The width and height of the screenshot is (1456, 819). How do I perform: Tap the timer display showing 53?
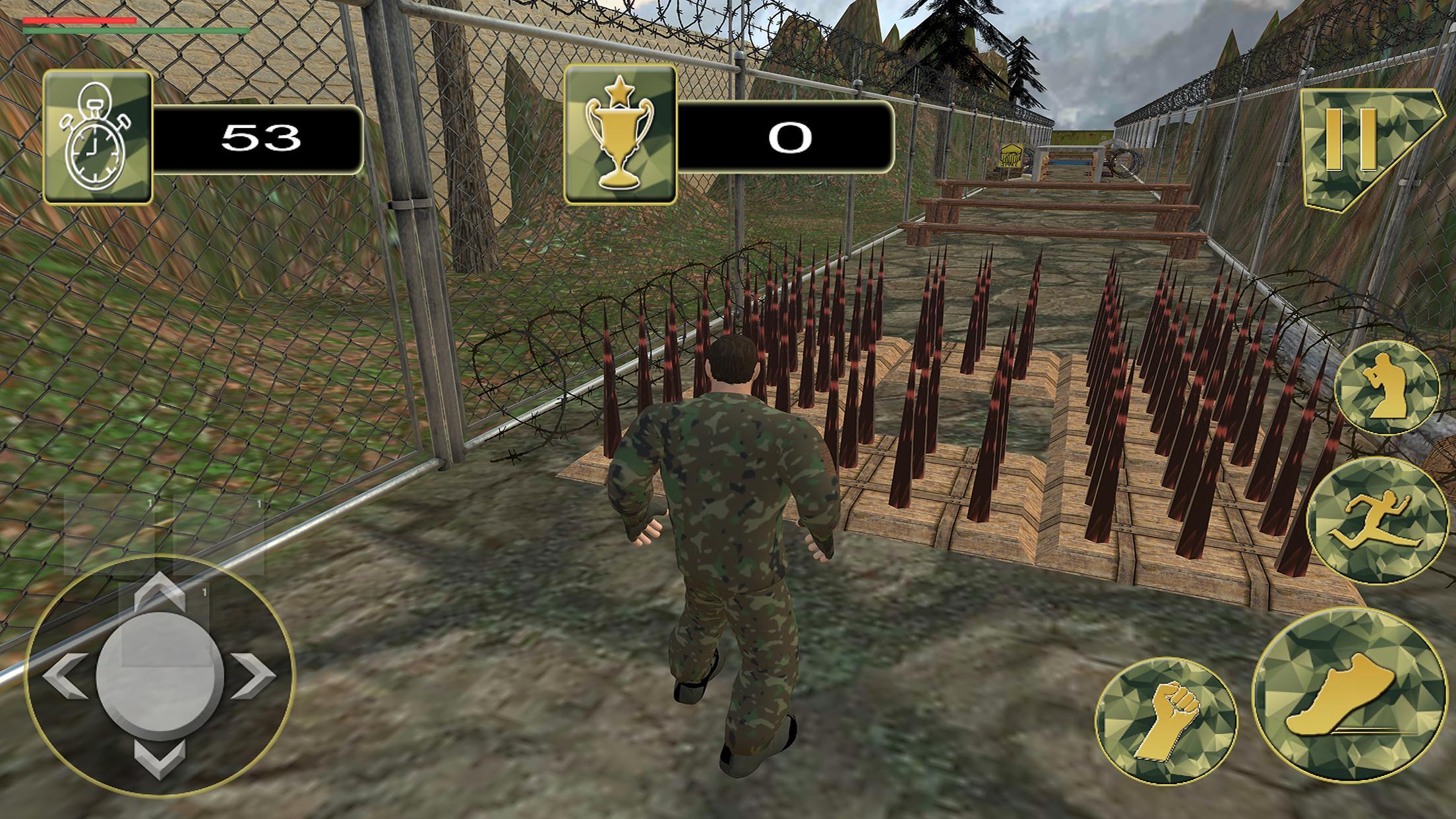click(264, 138)
